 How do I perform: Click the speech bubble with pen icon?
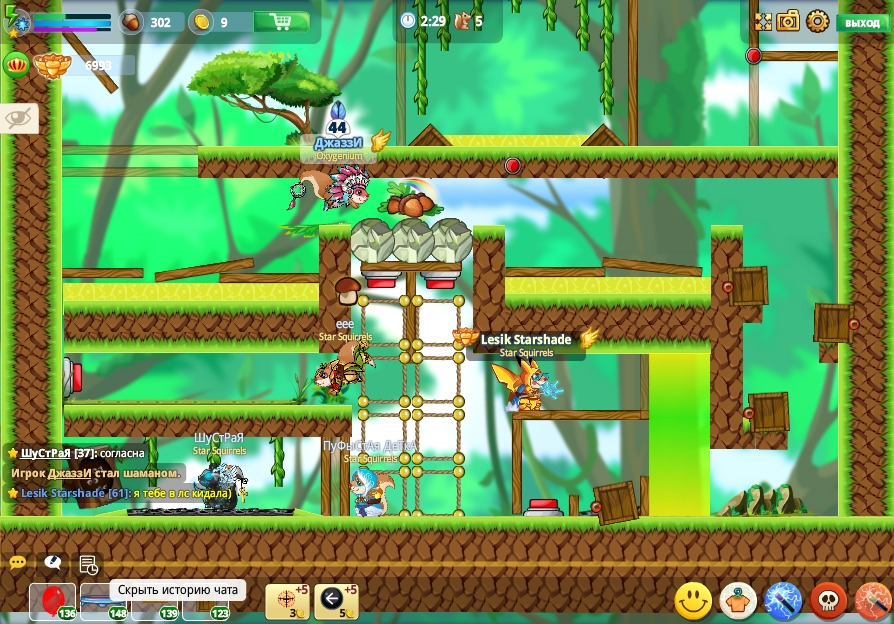[53, 563]
